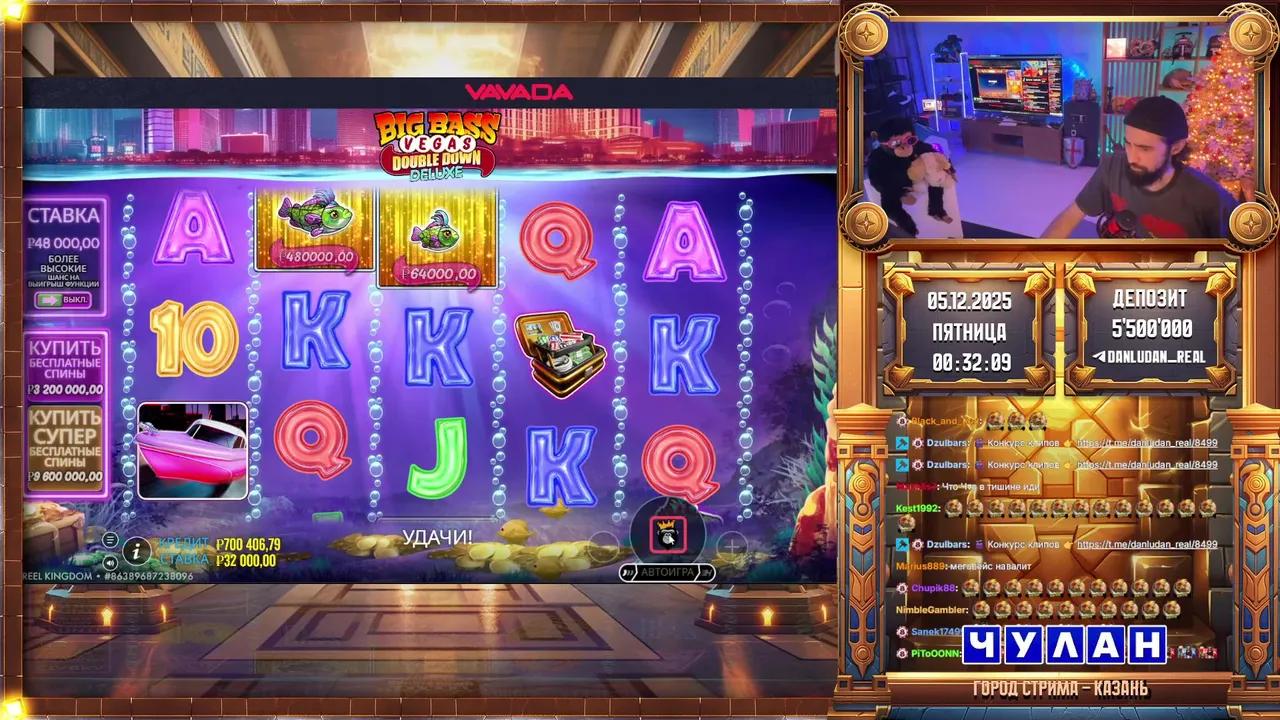
Task: Open the slot game hamburger menu
Action: (x=110, y=540)
